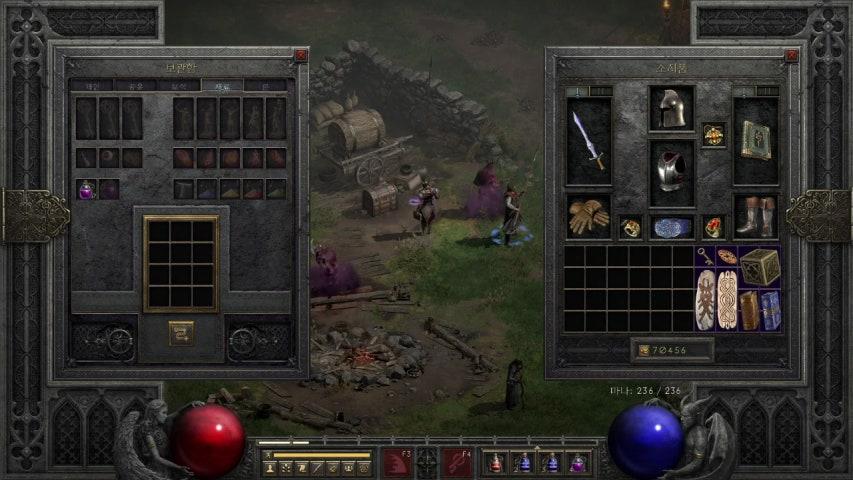
Task: Use the purple rejuvenation potion in belt
Action: click(x=577, y=462)
